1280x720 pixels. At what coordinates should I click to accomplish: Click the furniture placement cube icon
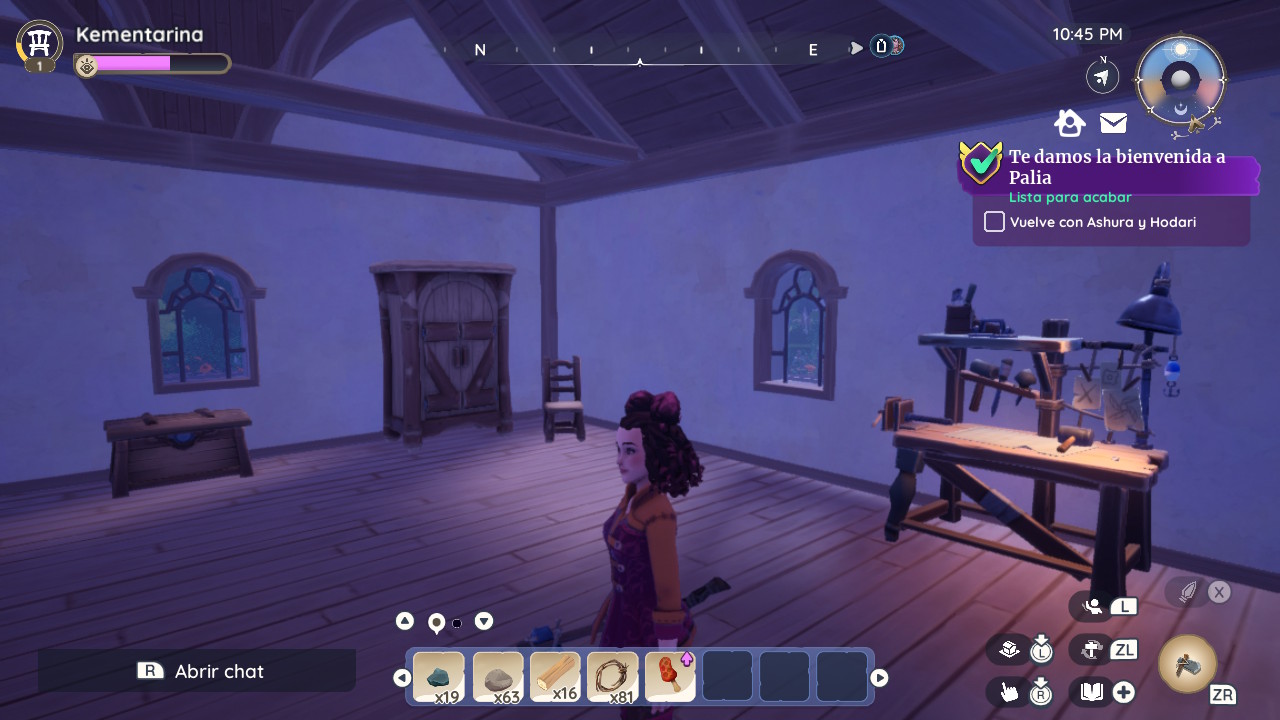(x=1009, y=649)
